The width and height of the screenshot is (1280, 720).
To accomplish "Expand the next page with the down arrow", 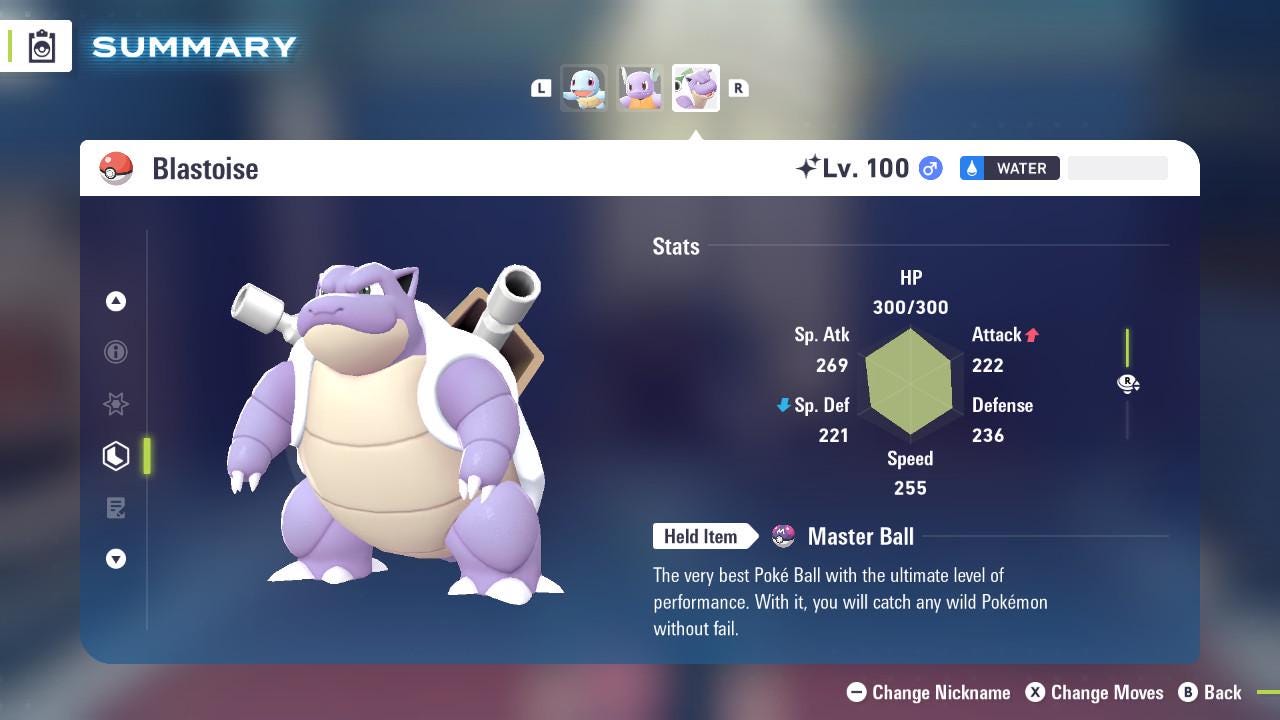I will pyautogui.click(x=116, y=559).
